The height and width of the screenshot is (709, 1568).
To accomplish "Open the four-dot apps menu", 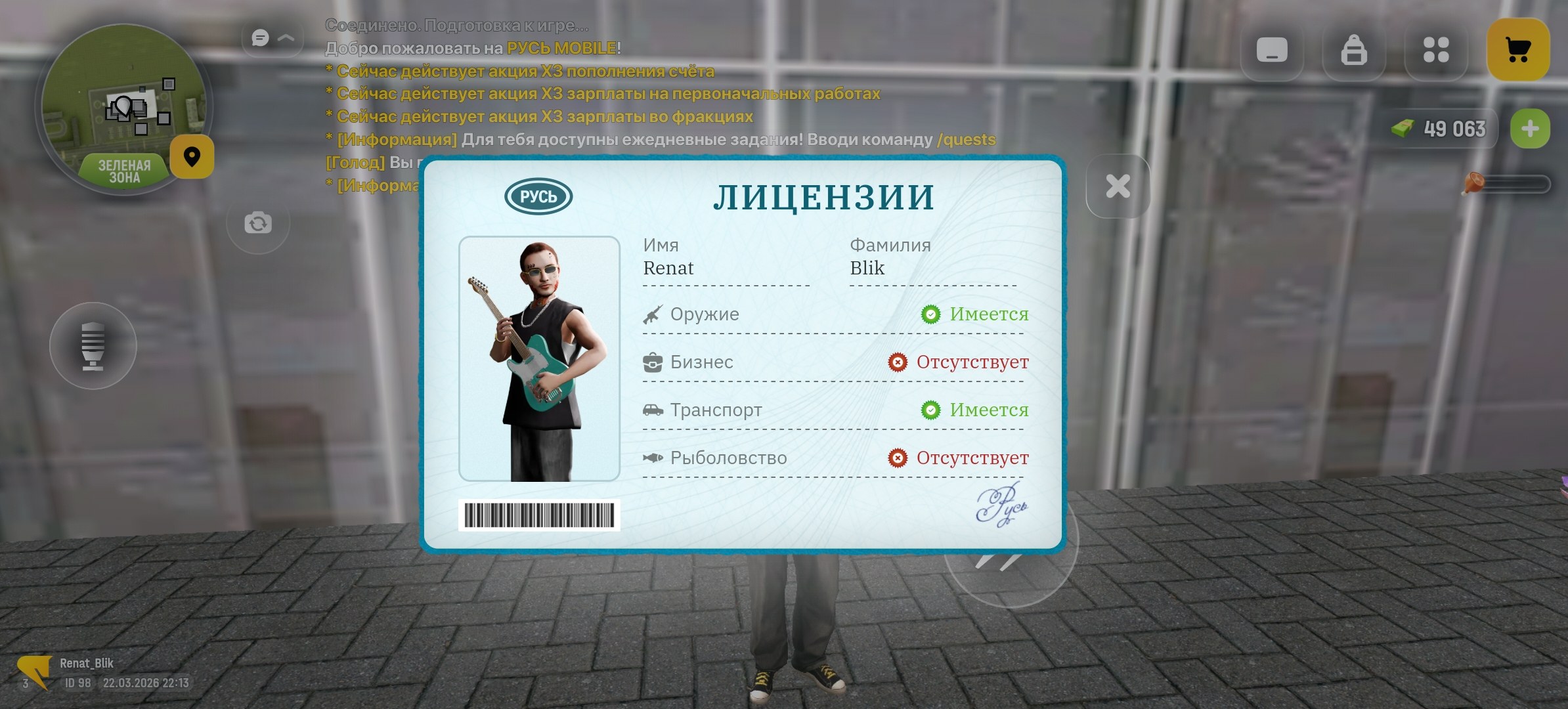I will pos(1437,50).
